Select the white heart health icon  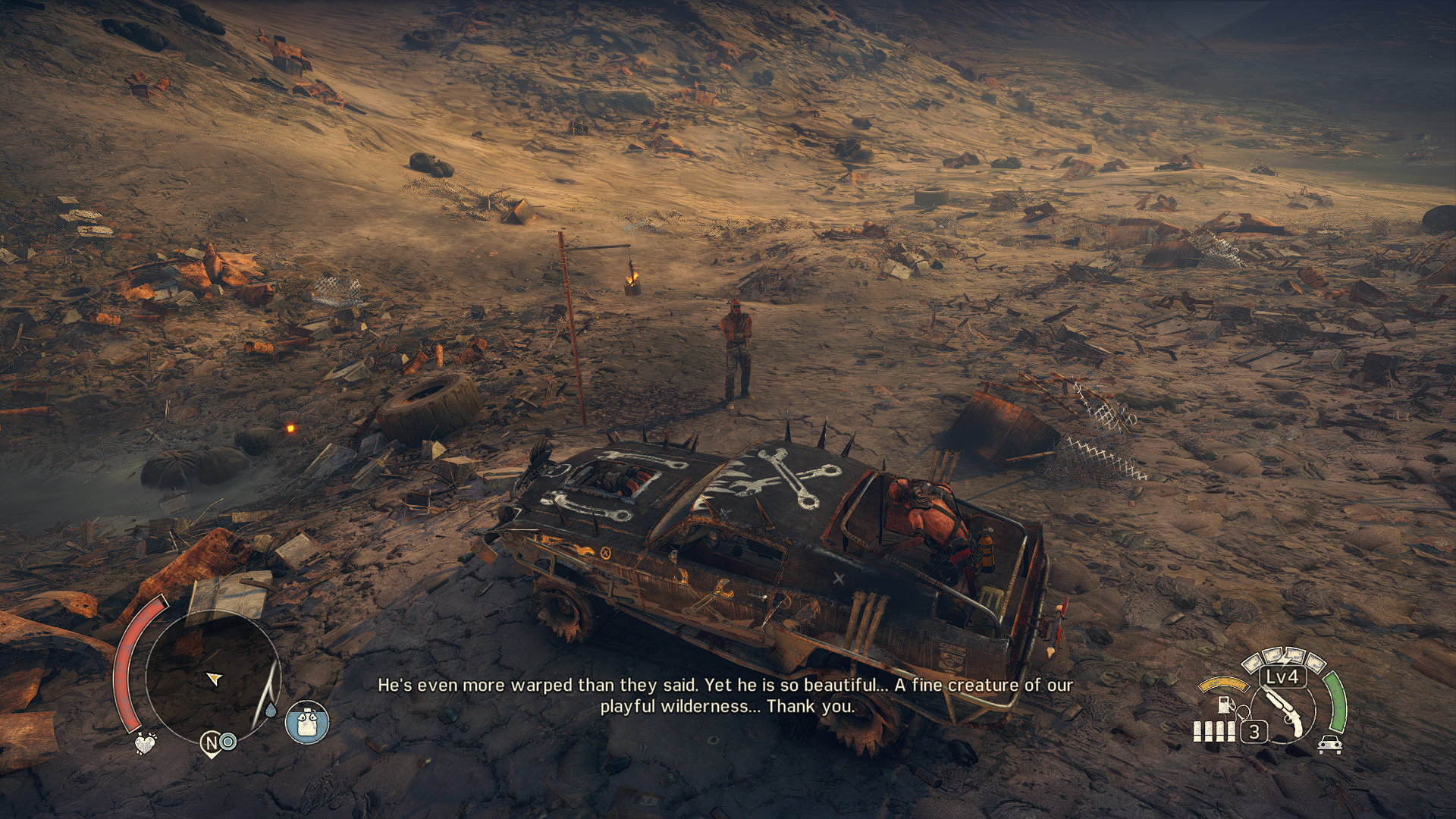(x=145, y=742)
